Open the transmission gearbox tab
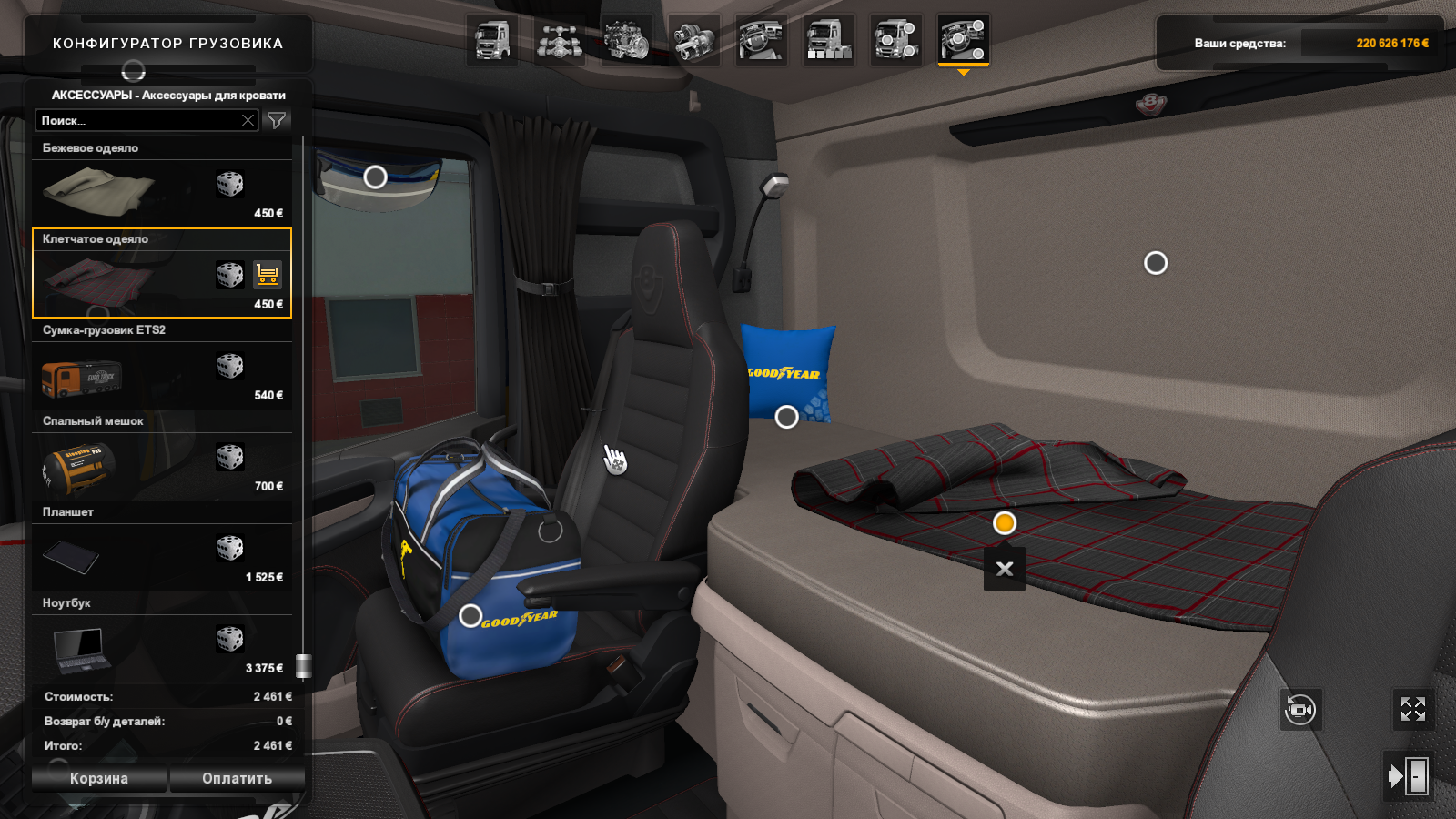The image size is (1456, 819). 694,40
